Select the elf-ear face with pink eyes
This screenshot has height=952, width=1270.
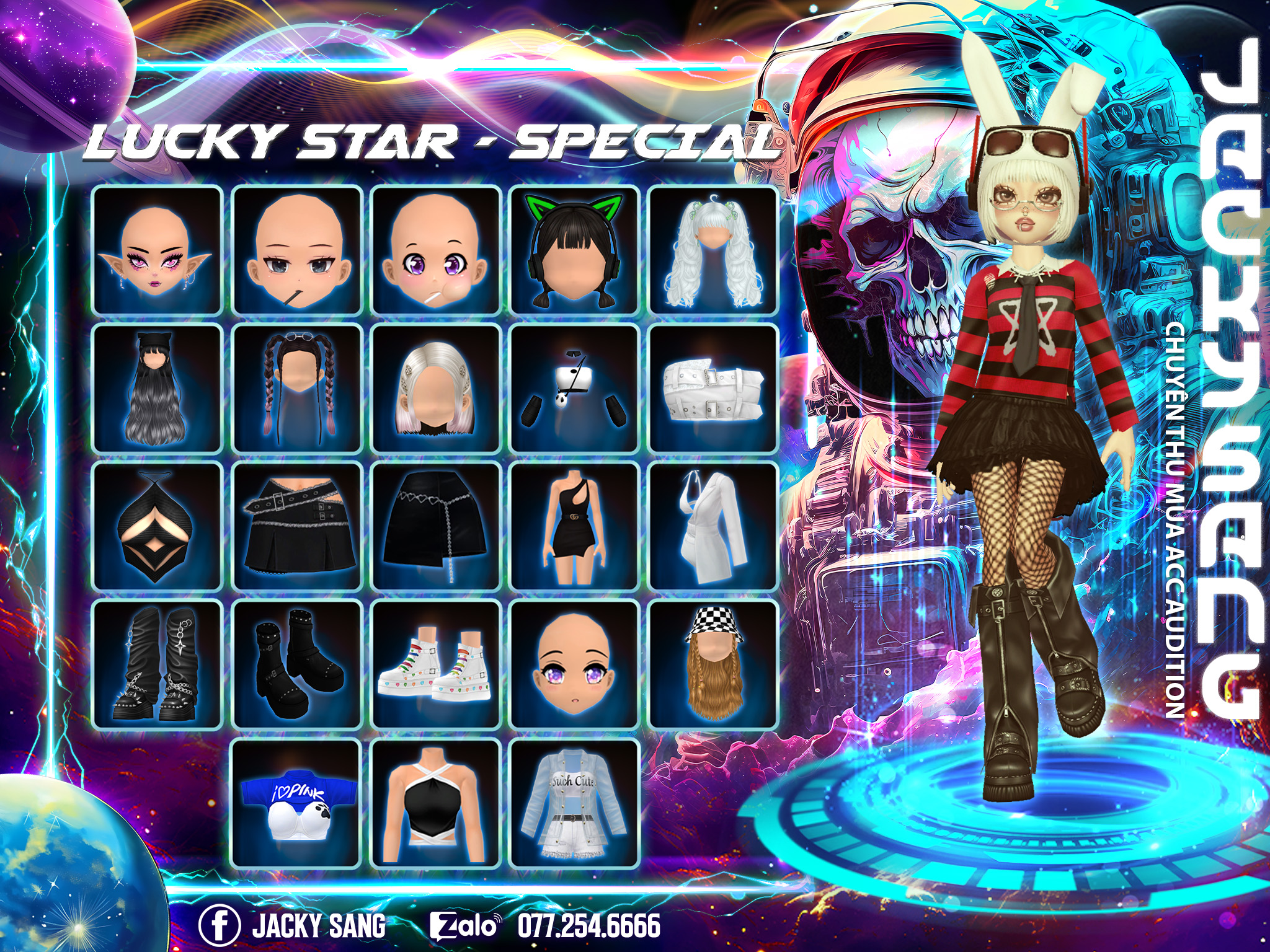pos(157,250)
